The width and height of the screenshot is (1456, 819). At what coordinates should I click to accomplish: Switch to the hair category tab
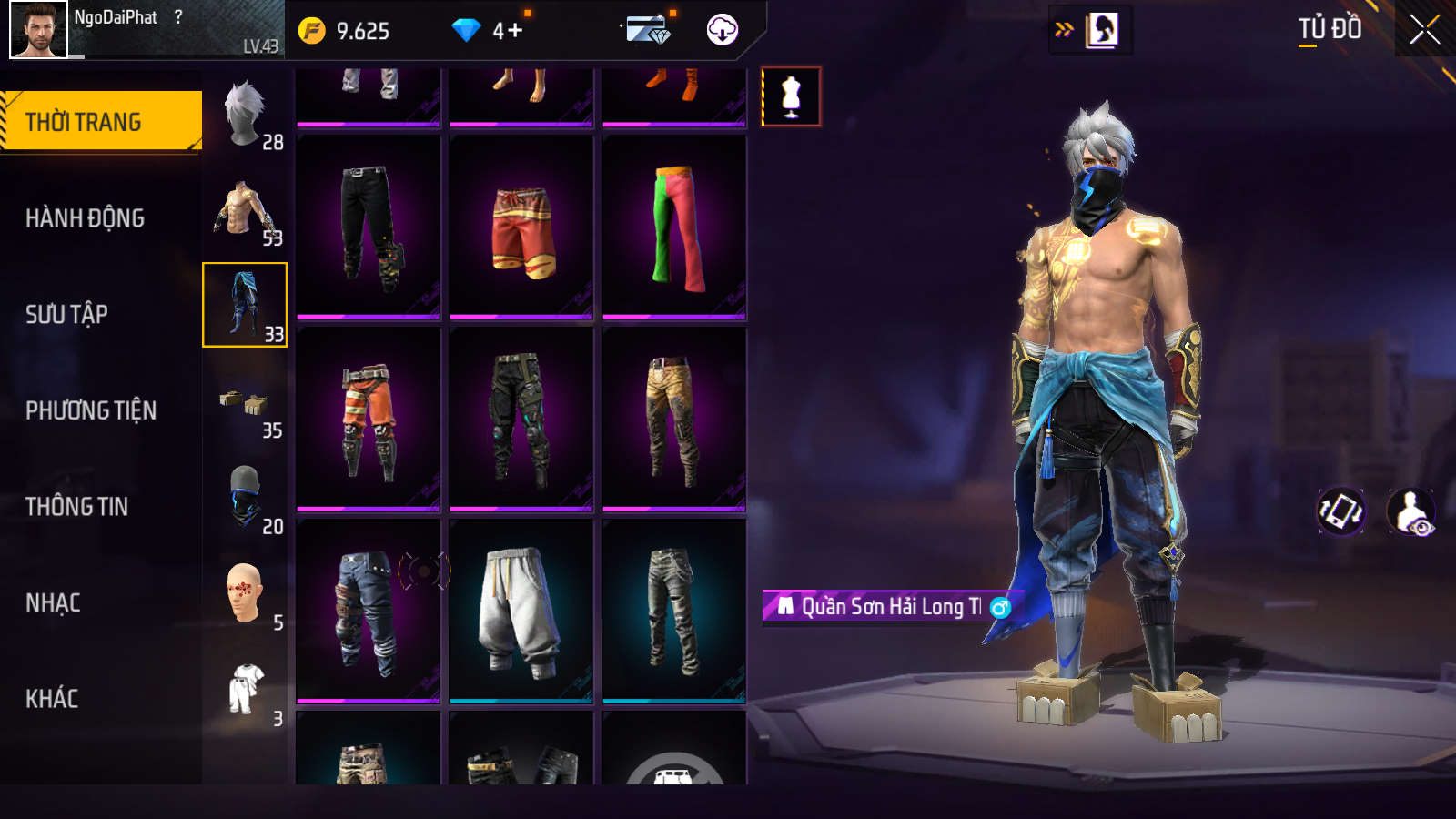tap(245, 116)
